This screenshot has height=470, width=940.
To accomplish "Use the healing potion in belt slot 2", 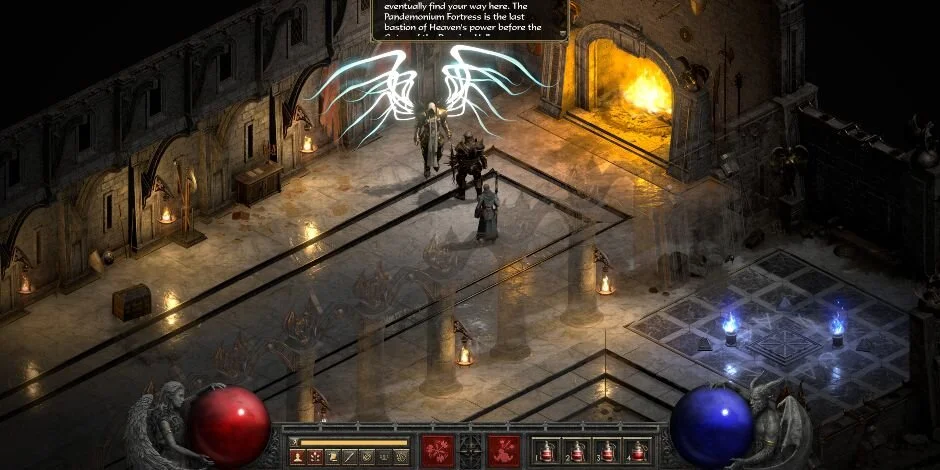I will tap(577, 450).
